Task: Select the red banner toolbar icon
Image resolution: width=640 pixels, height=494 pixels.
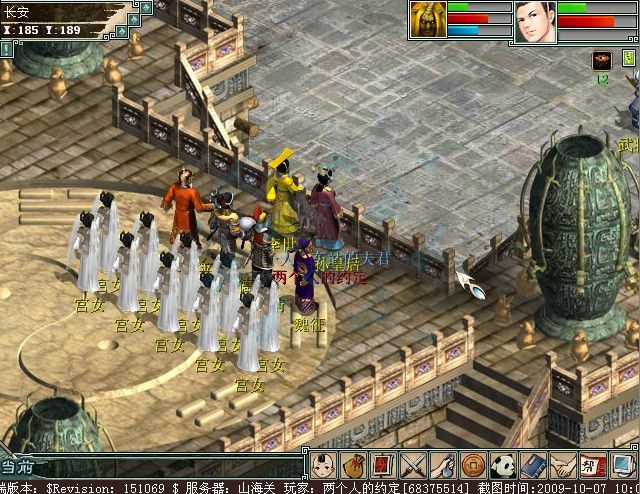Action: (382, 464)
